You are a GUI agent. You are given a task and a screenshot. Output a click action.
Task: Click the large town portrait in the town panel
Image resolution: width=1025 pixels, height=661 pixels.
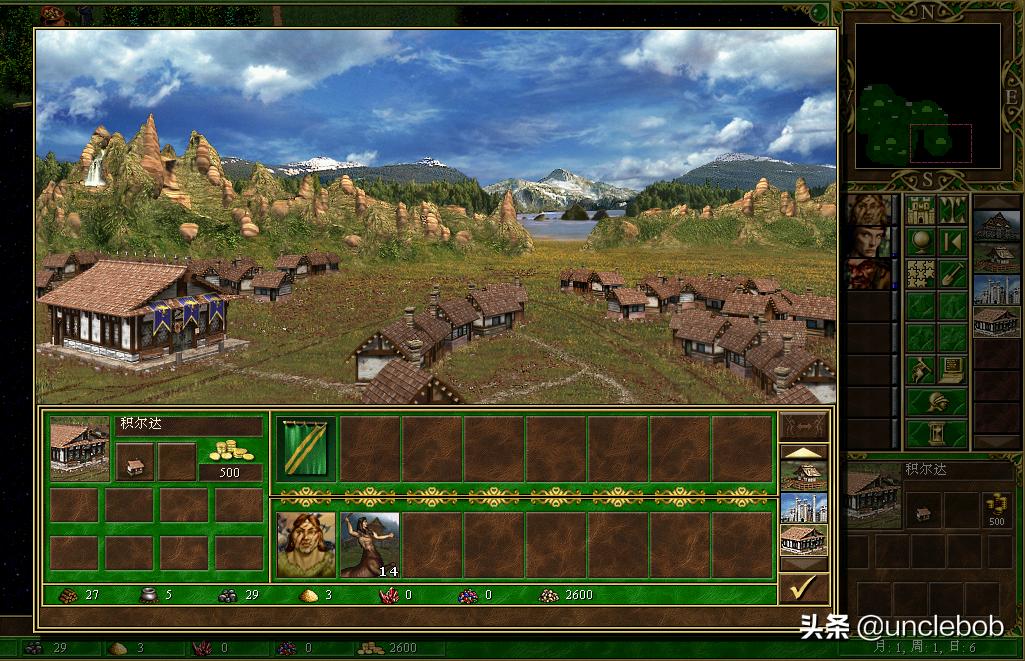[79, 447]
